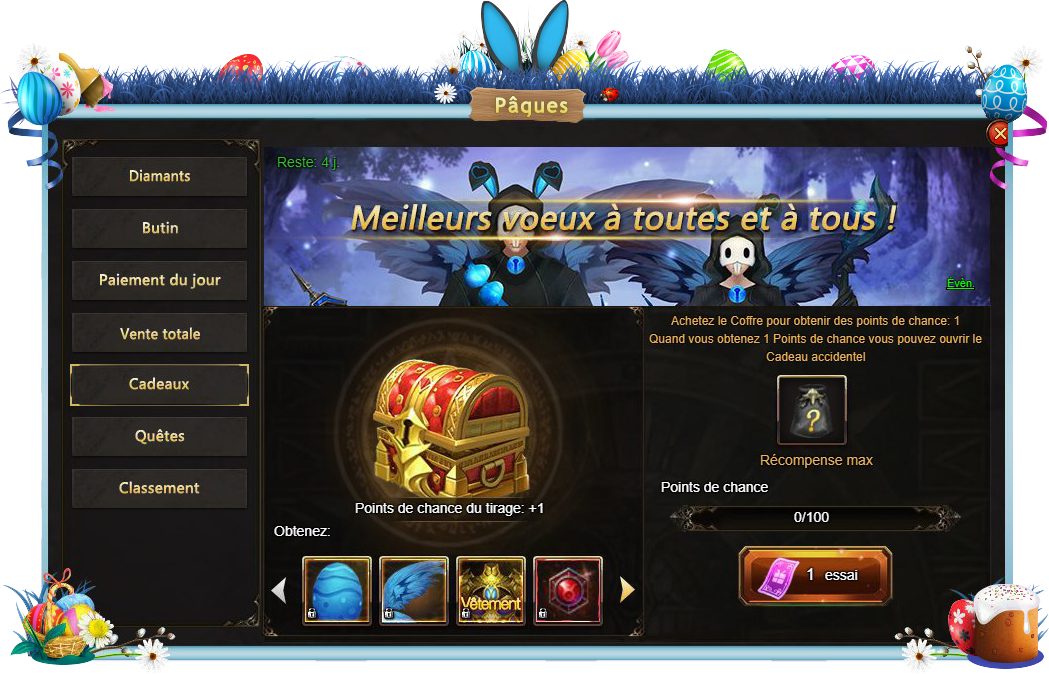Select the Paiement du jour tab

coord(159,280)
